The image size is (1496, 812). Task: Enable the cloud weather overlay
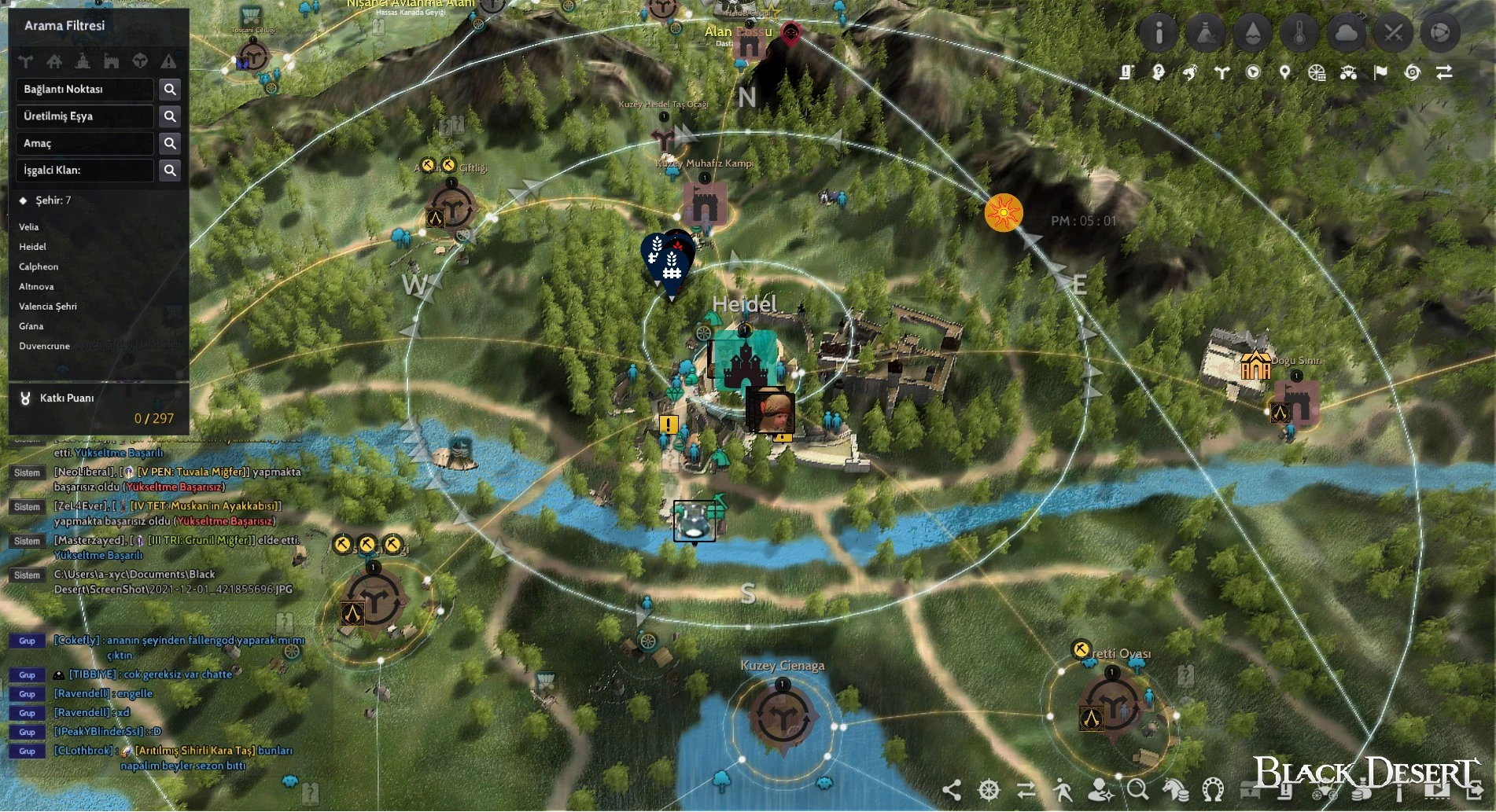pos(1347,33)
